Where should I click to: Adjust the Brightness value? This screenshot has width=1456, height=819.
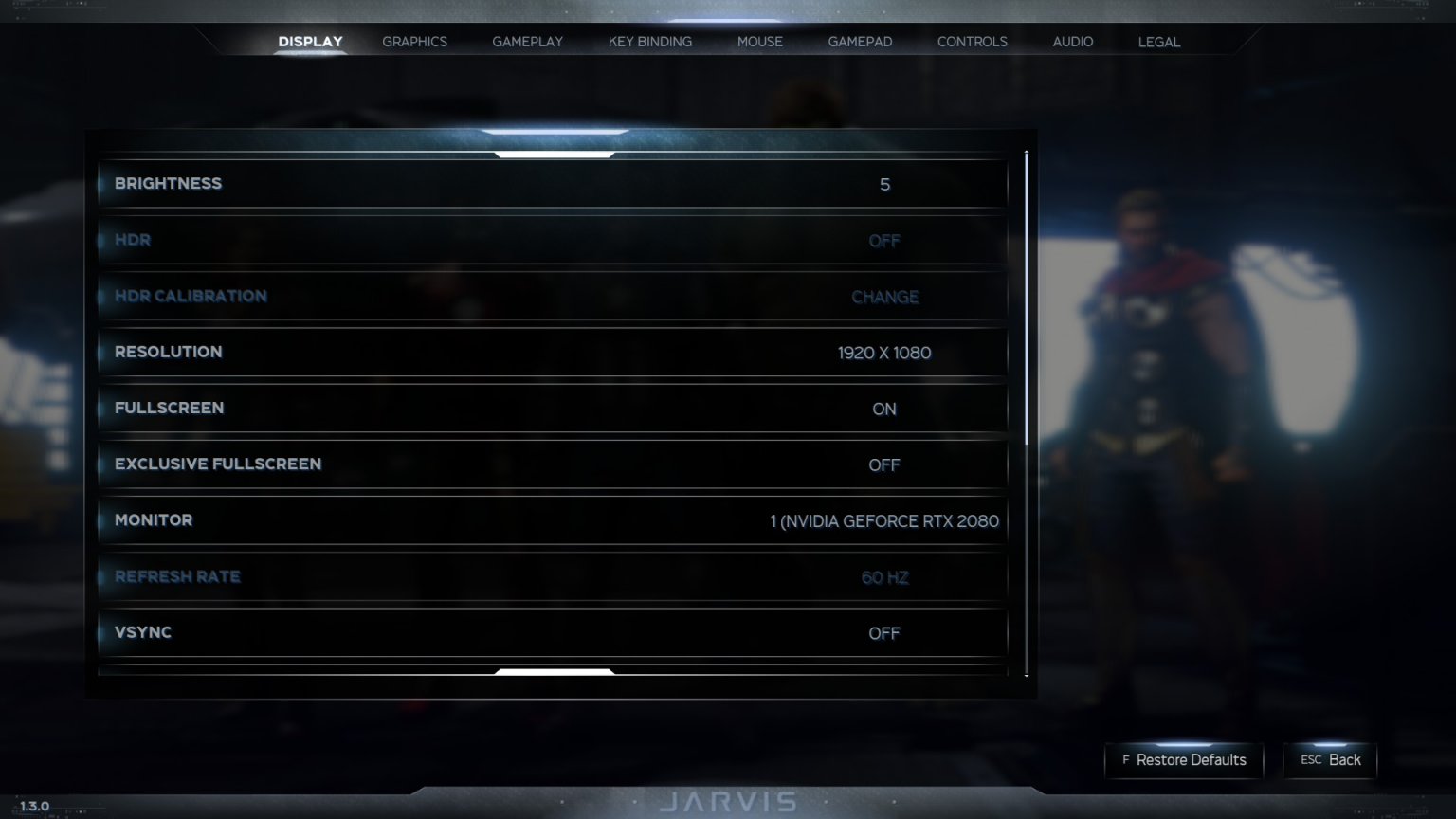[883, 184]
